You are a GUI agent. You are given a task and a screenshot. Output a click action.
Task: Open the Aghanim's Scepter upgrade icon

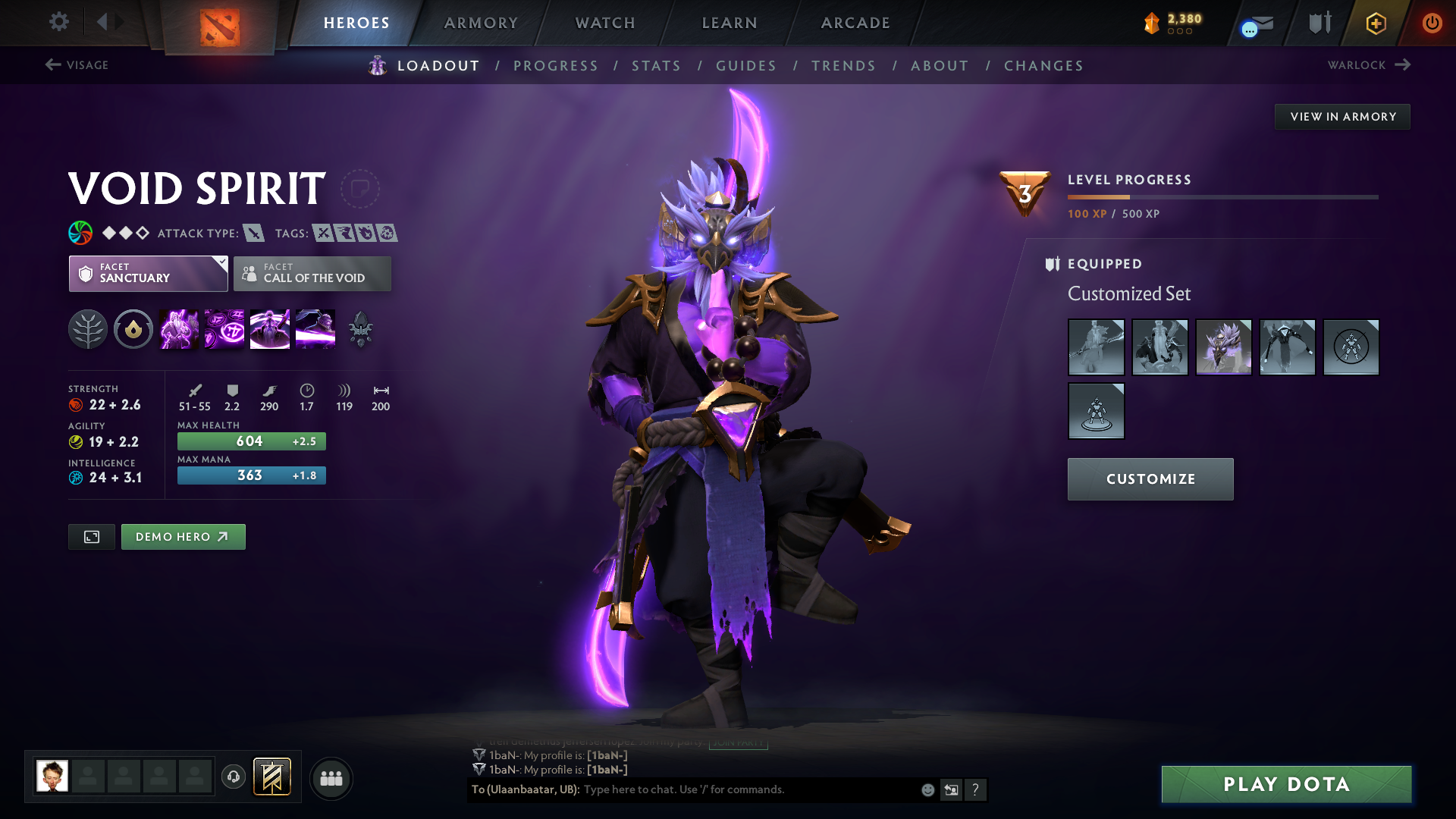click(360, 329)
